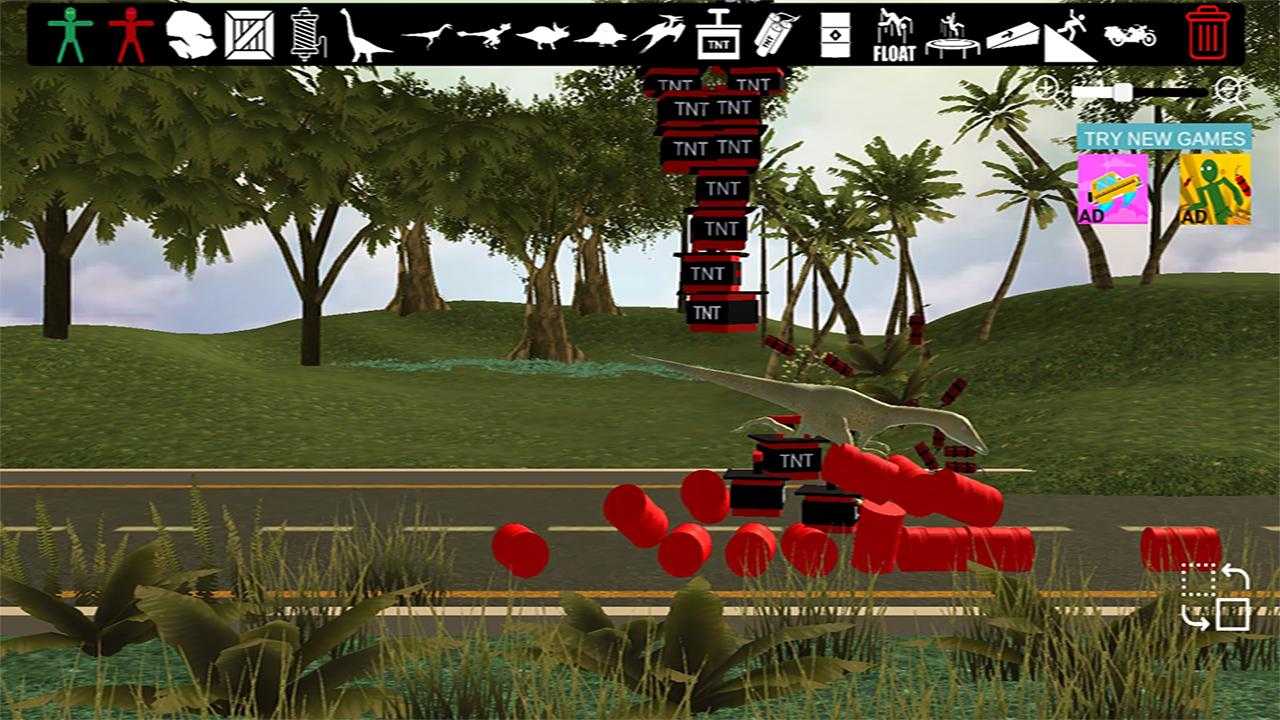
Task: Pick the TNT detonator plunger box
Action: pos(718,35)
